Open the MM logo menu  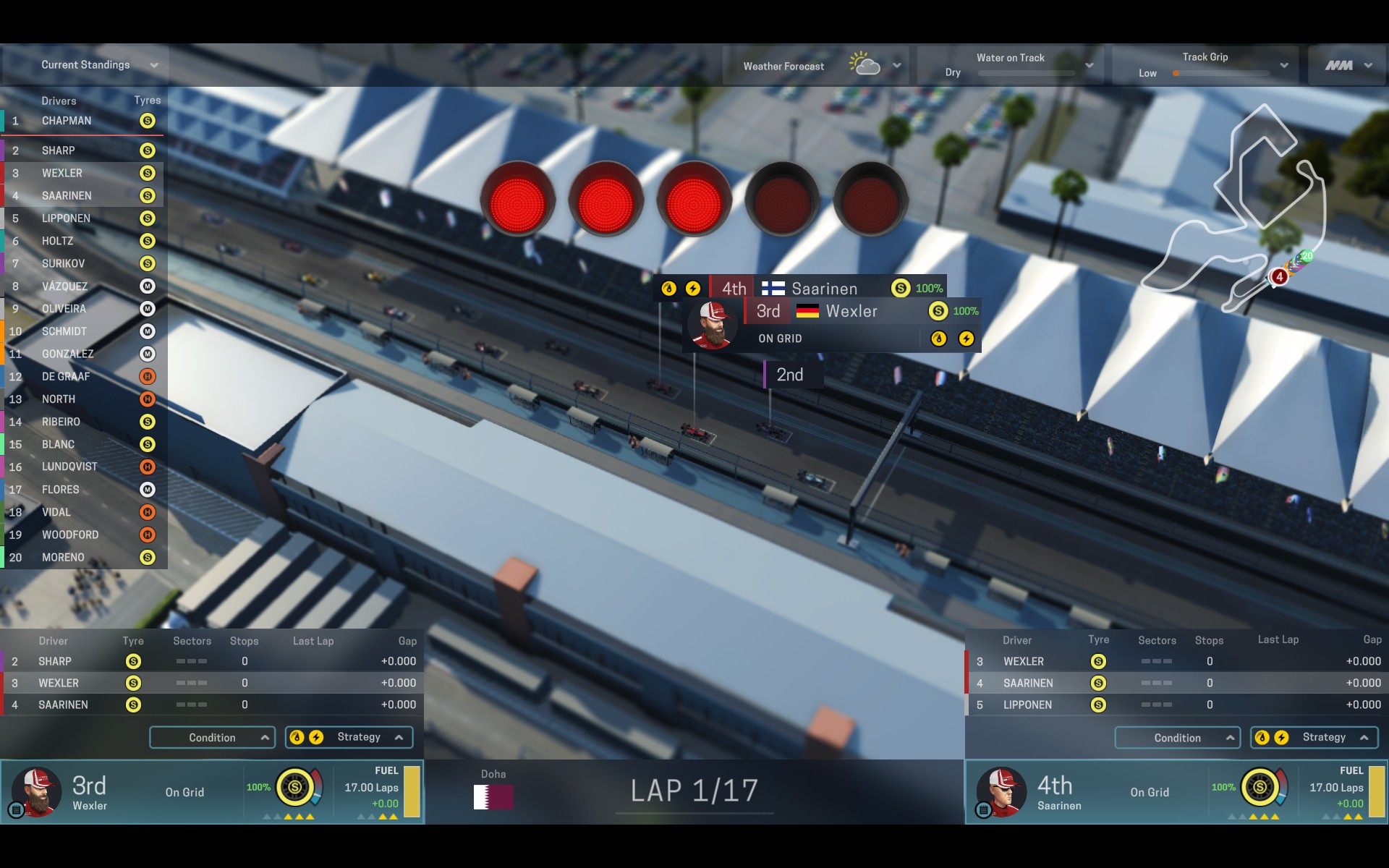1348,65
